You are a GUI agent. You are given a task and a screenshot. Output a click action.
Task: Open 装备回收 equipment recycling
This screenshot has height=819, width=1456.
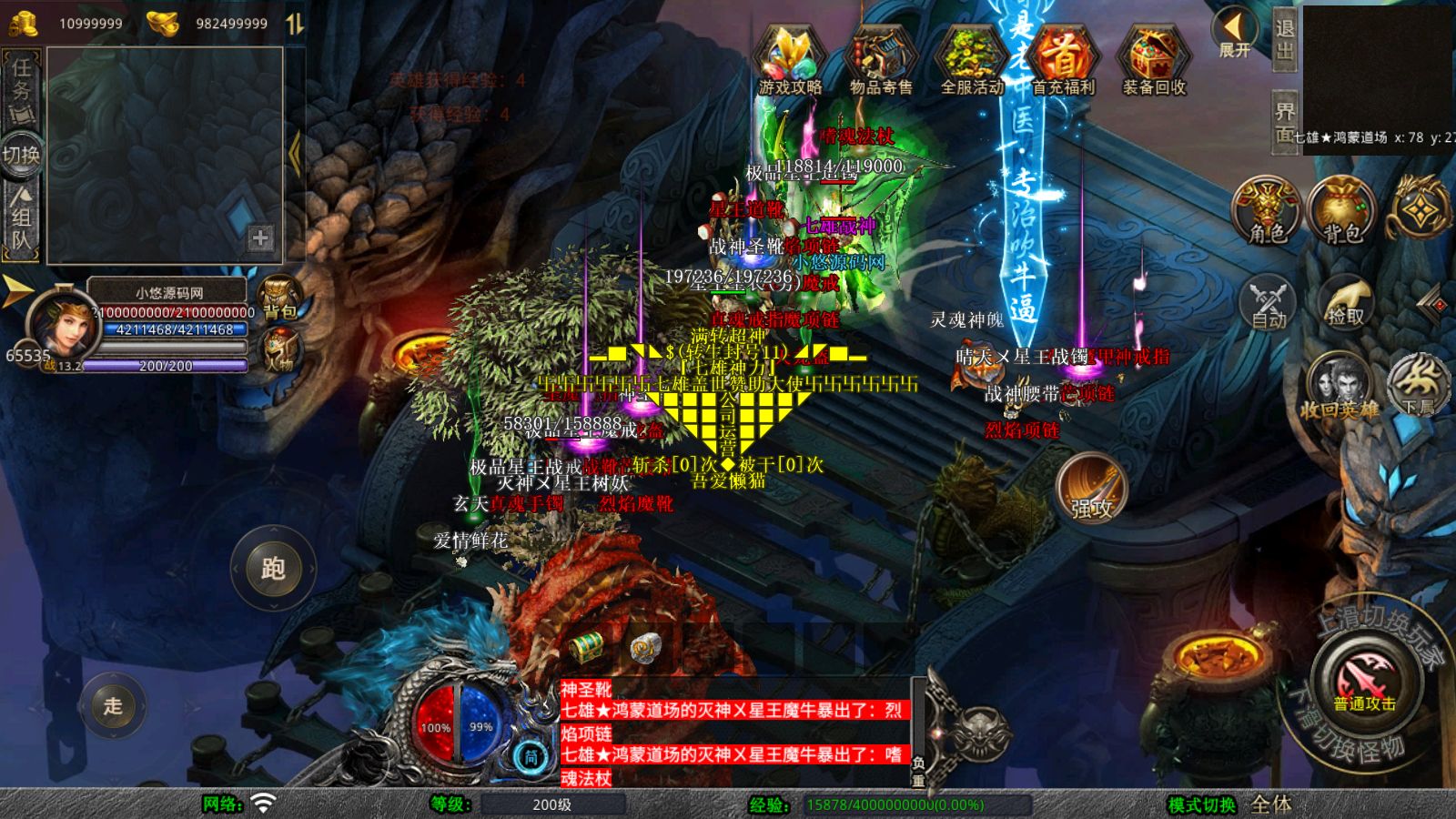click(x=1154, y=60)
